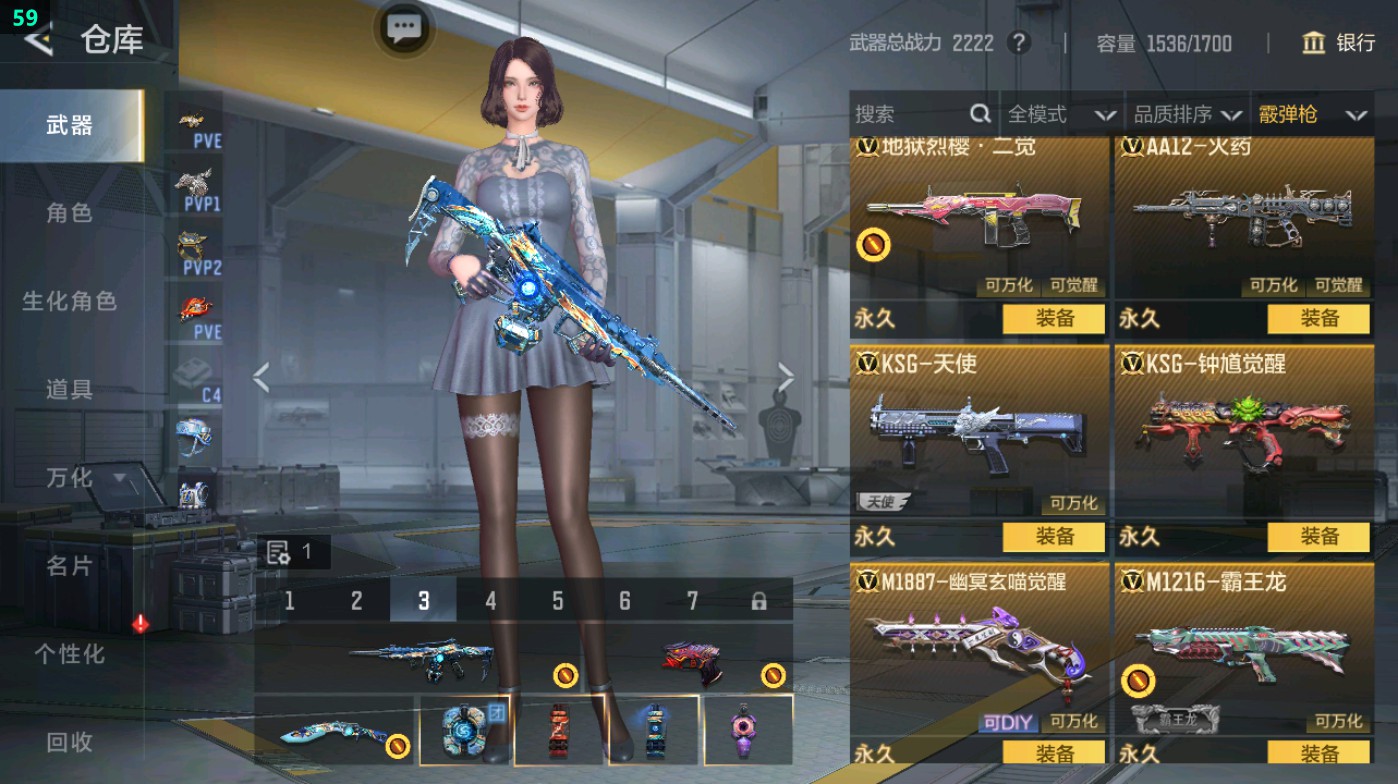Select the 生化角色 tab
Viewport: 1398px width, 784px height.
pos(69,301)
